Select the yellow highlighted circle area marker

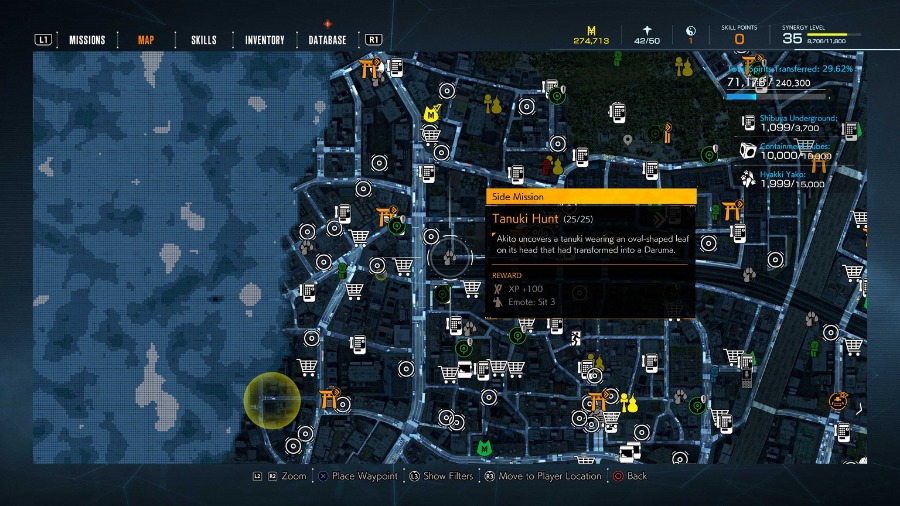pyautogui.click(x=272, y=400)
